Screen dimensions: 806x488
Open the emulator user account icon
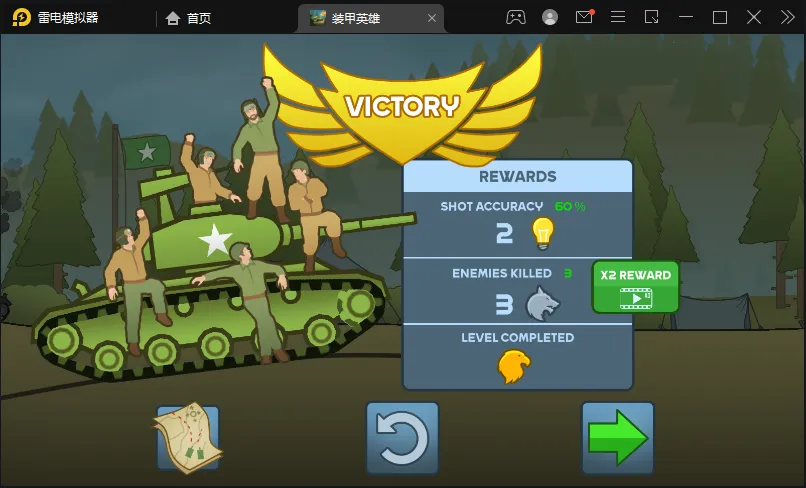tap(550, 17)
